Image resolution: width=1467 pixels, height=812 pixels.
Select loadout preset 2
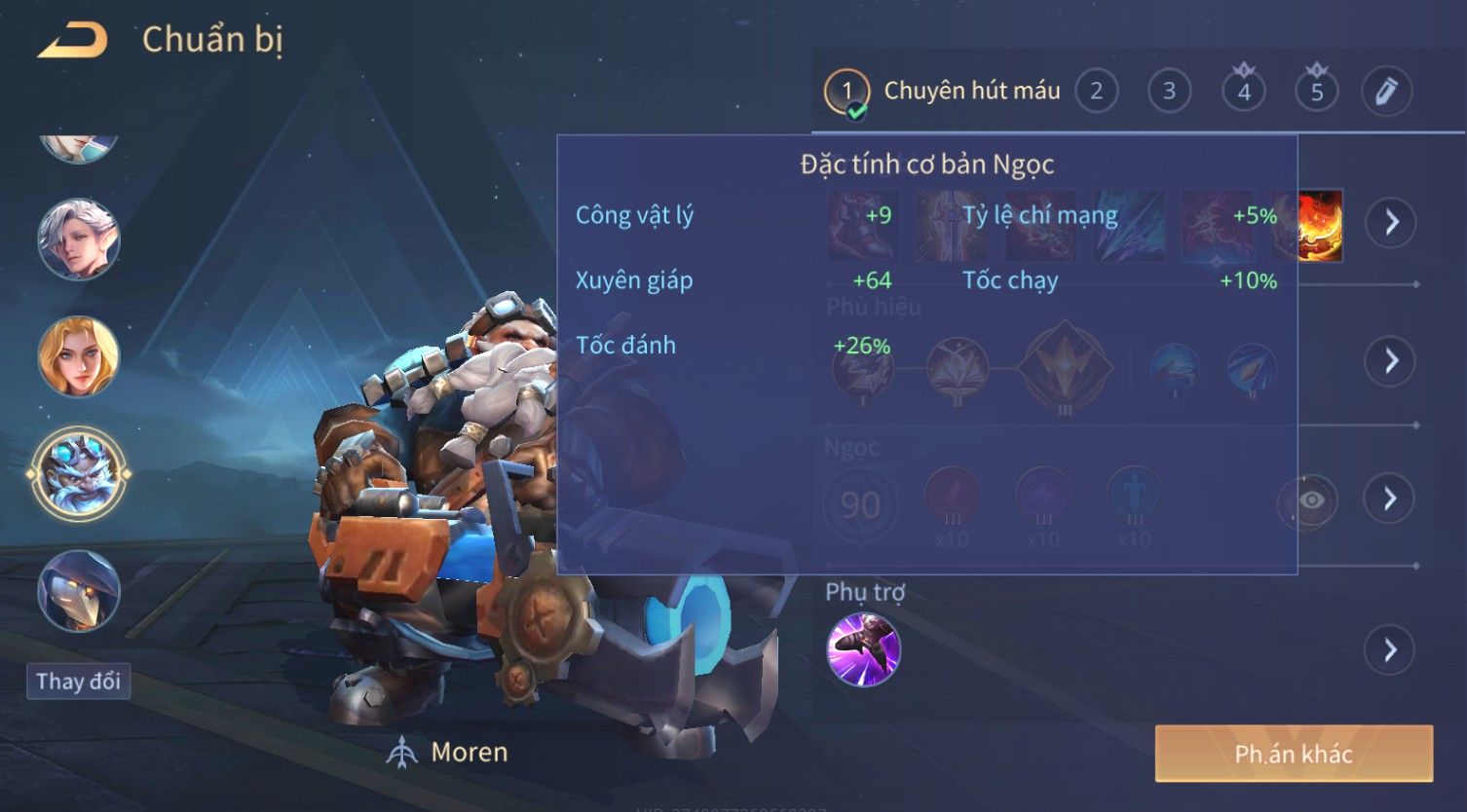point(1096,92)
